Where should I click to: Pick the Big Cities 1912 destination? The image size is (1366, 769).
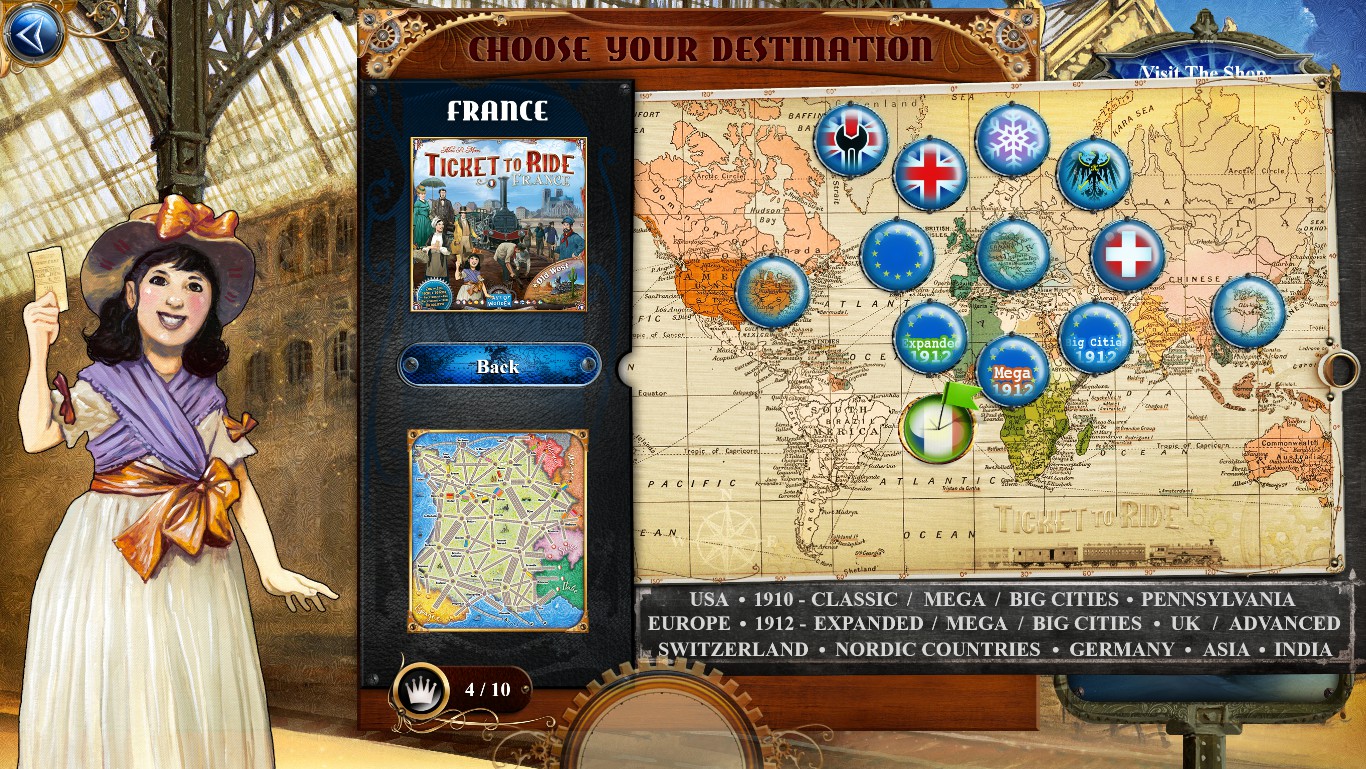click(x=1095, y=337)
